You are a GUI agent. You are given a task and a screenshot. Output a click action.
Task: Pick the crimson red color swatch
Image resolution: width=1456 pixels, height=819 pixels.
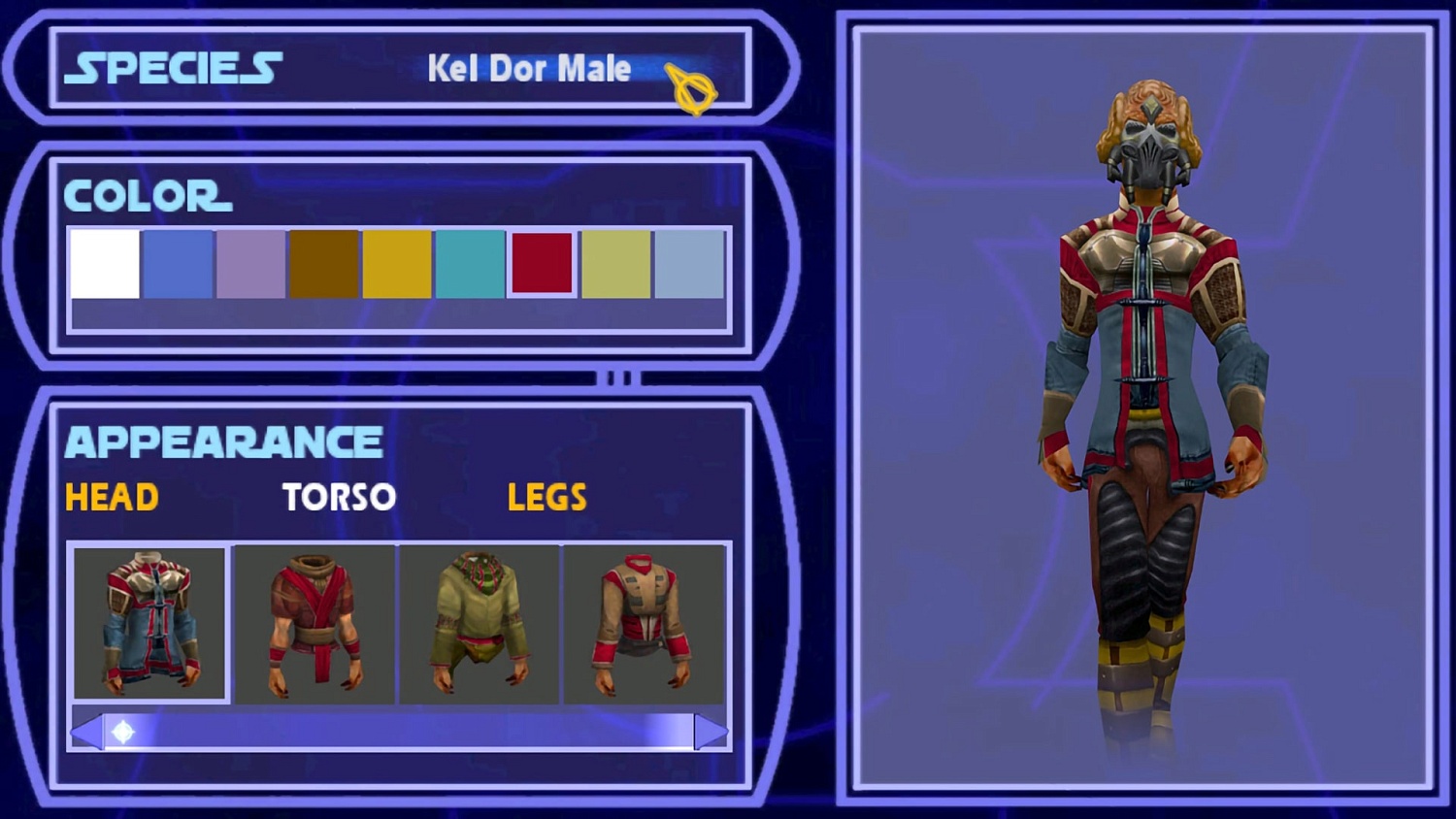tap(544, 262)
